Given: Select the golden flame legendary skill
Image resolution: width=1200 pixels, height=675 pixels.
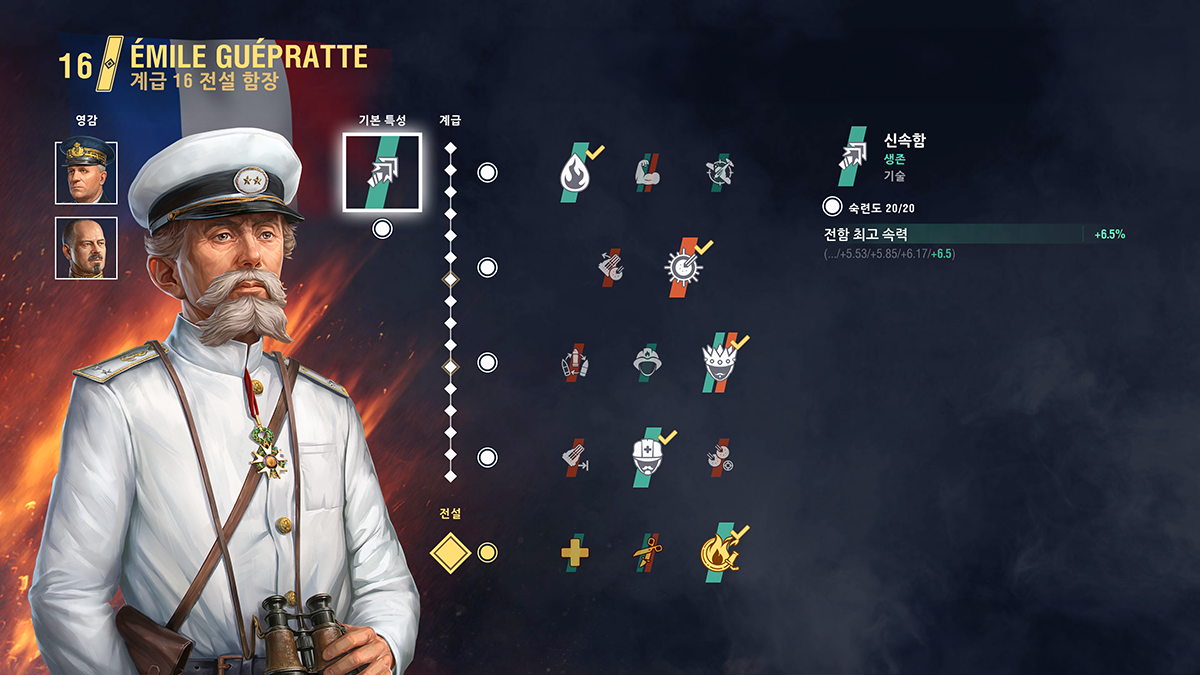Looking at the screenshot, I should [719, 552].
